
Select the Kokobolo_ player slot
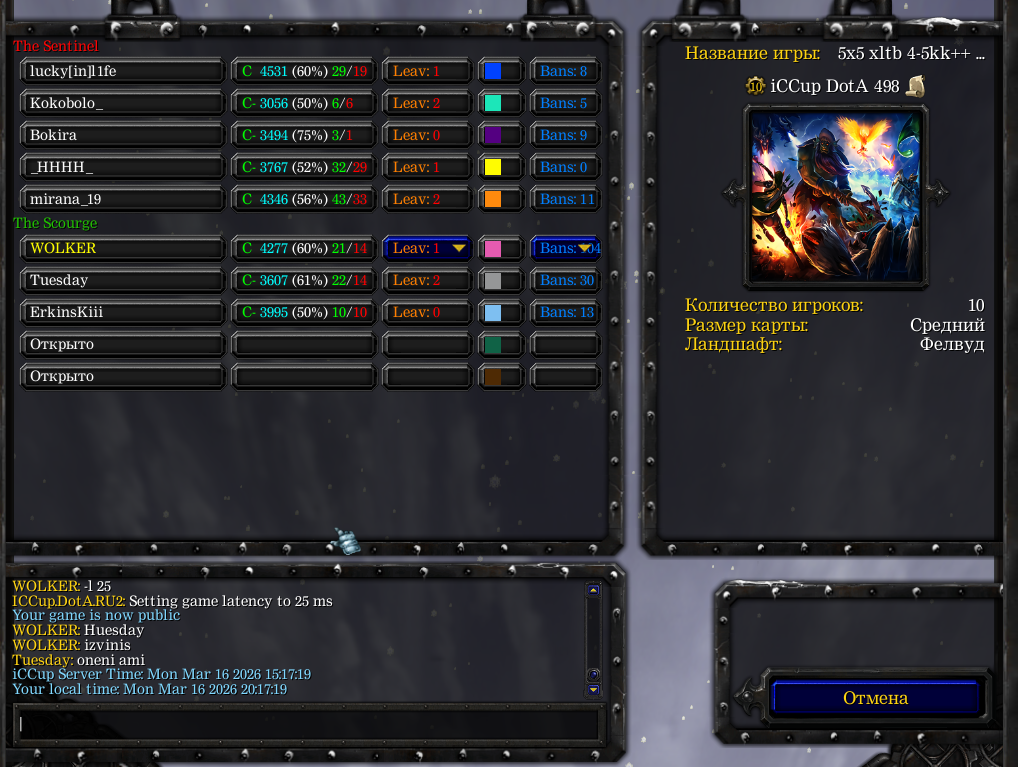click(122, 103)
